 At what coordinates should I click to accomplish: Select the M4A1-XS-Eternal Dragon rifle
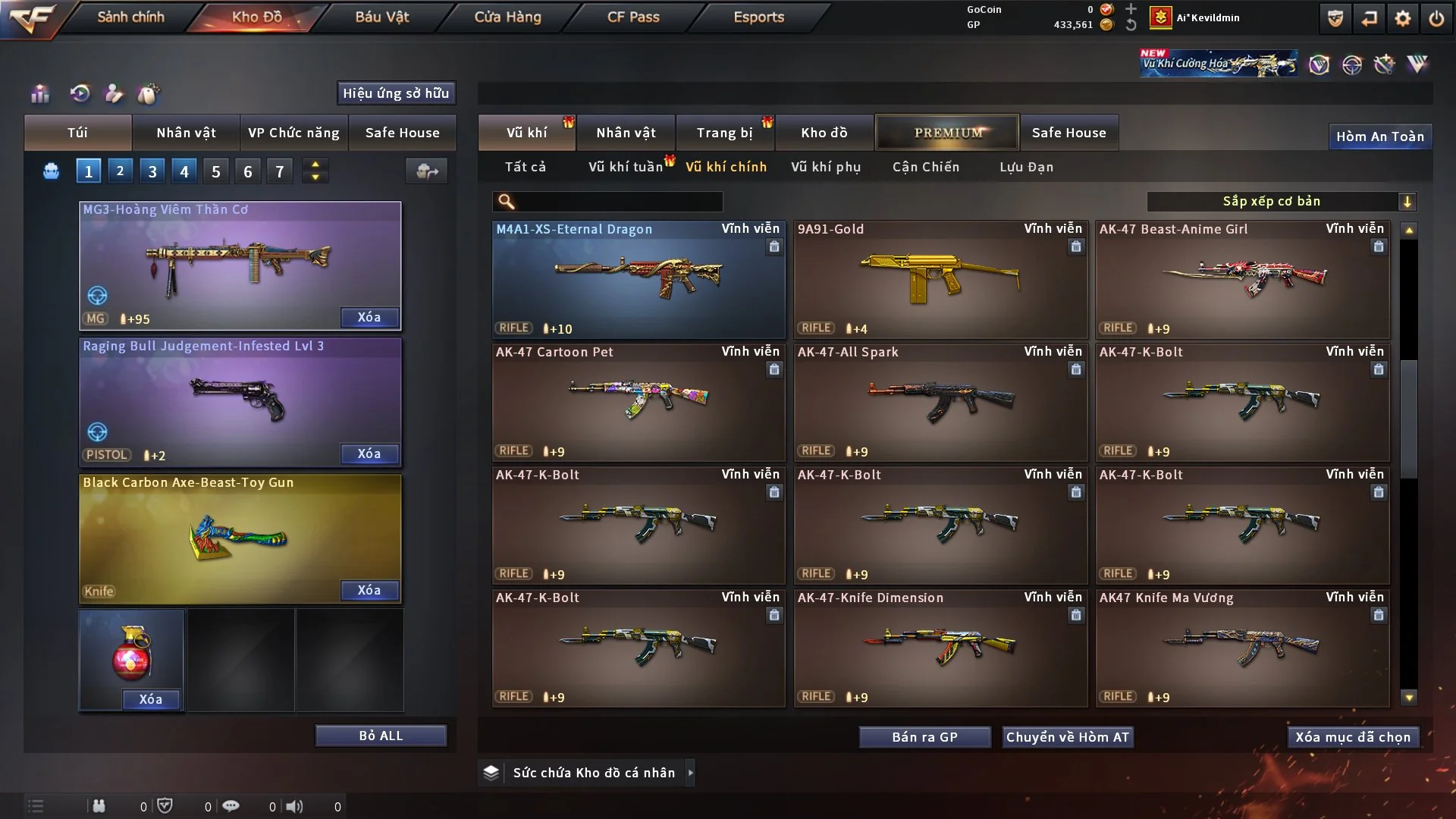click(638, 279)
